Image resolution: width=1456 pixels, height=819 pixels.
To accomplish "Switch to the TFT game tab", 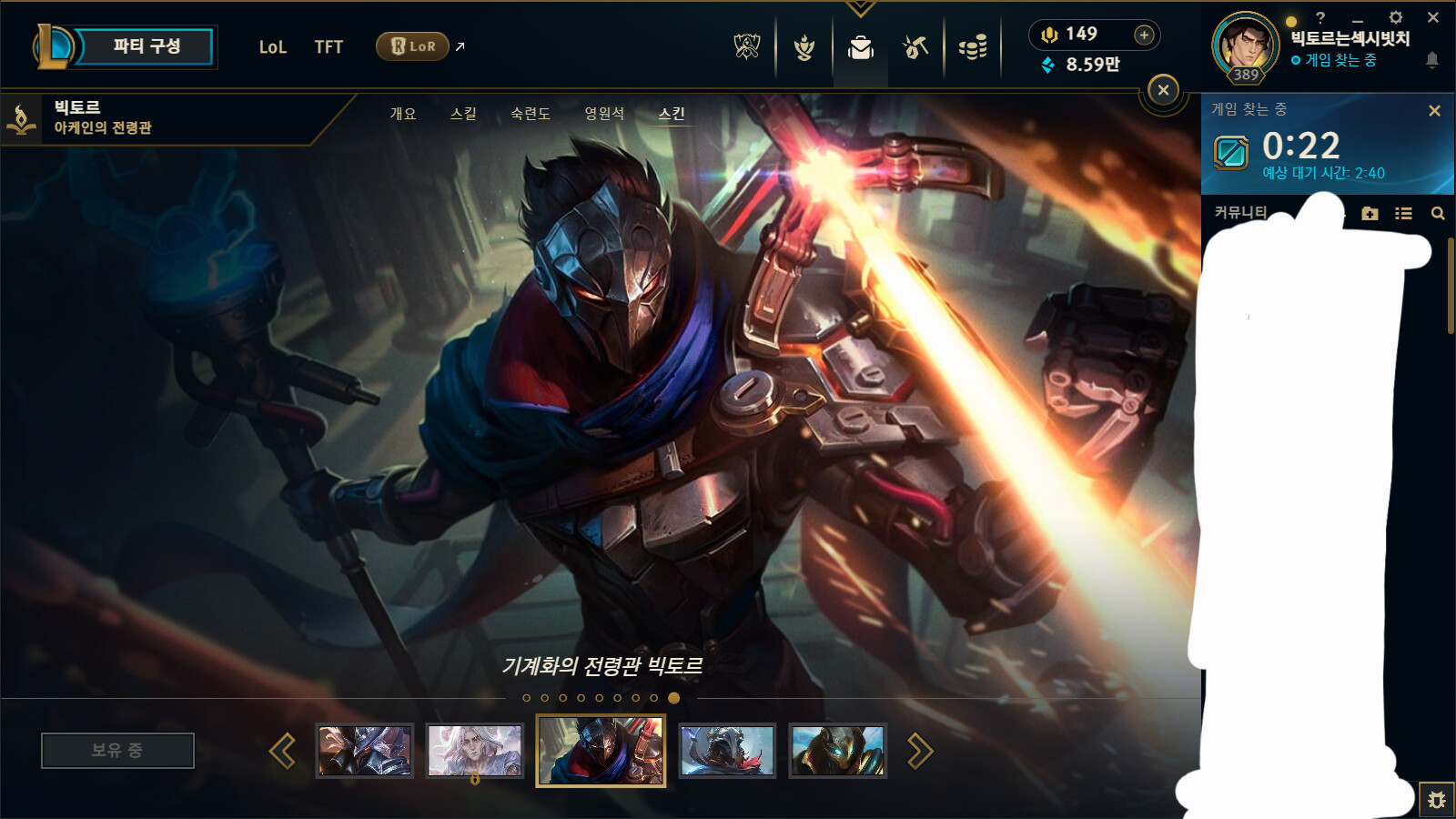I will tap(329, 47).
